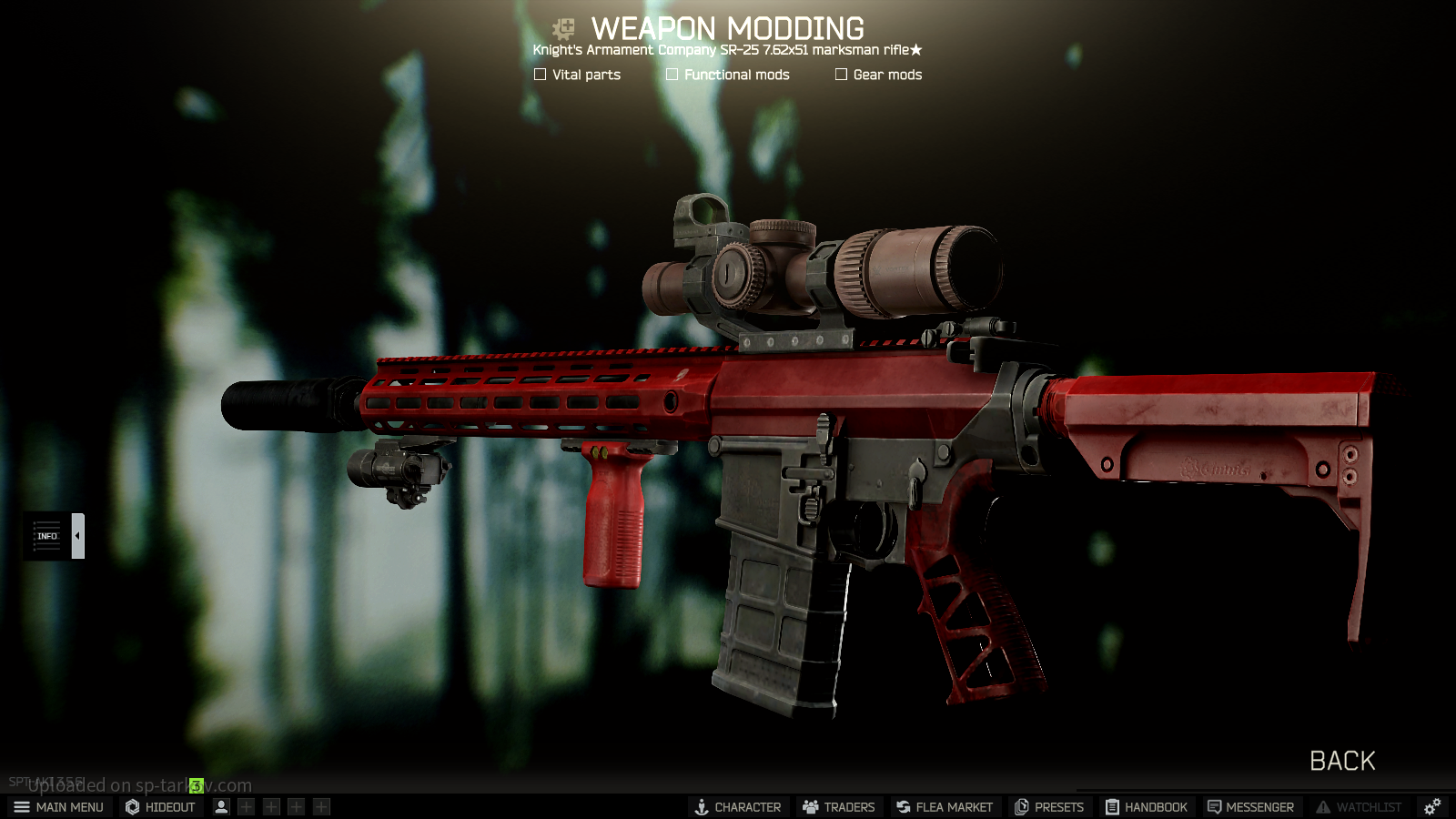Toggle the Vital parts checkbox

point(541,75)
